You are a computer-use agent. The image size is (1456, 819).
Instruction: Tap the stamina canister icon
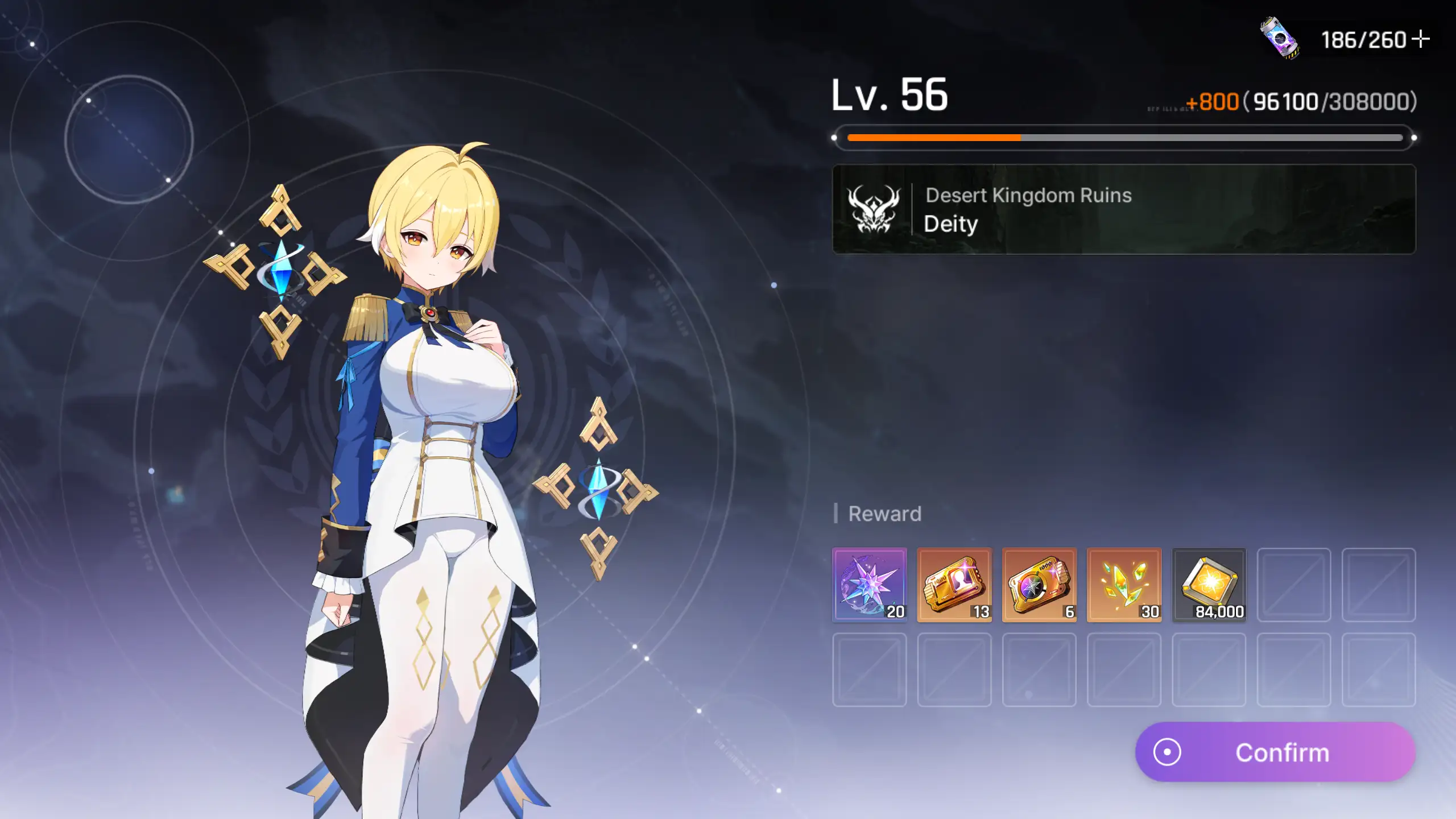1280,38
